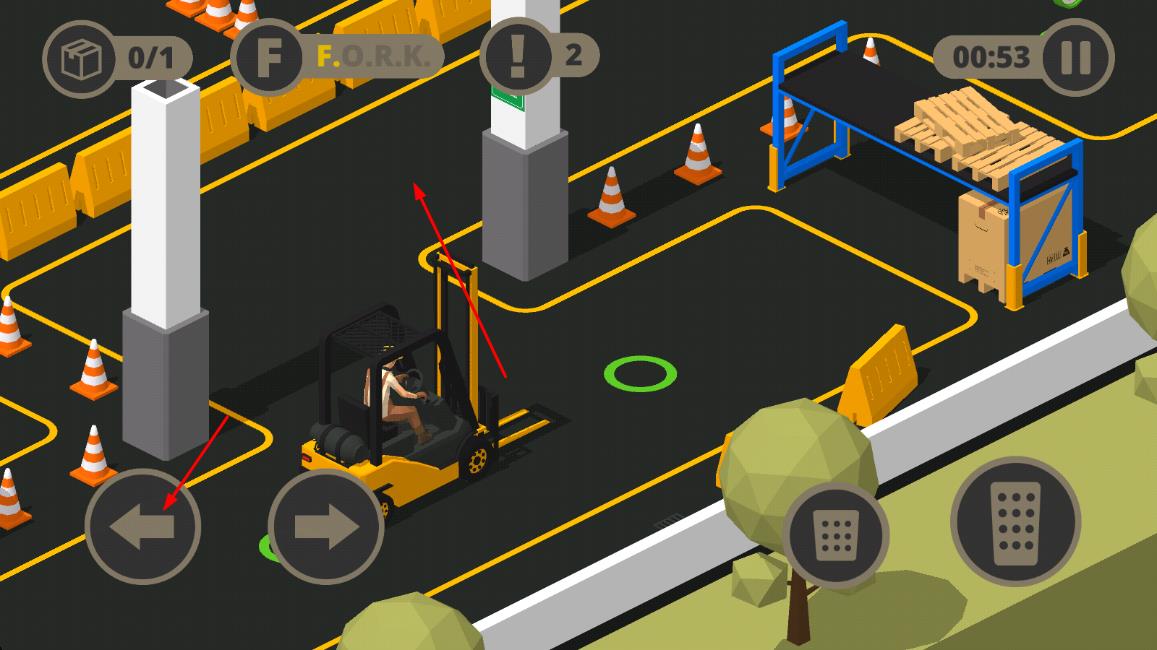Image resolution: width=1157 pixels, height=650 pixels.
Task: Steer left with the left arrow button
Action: coord(143,526)
